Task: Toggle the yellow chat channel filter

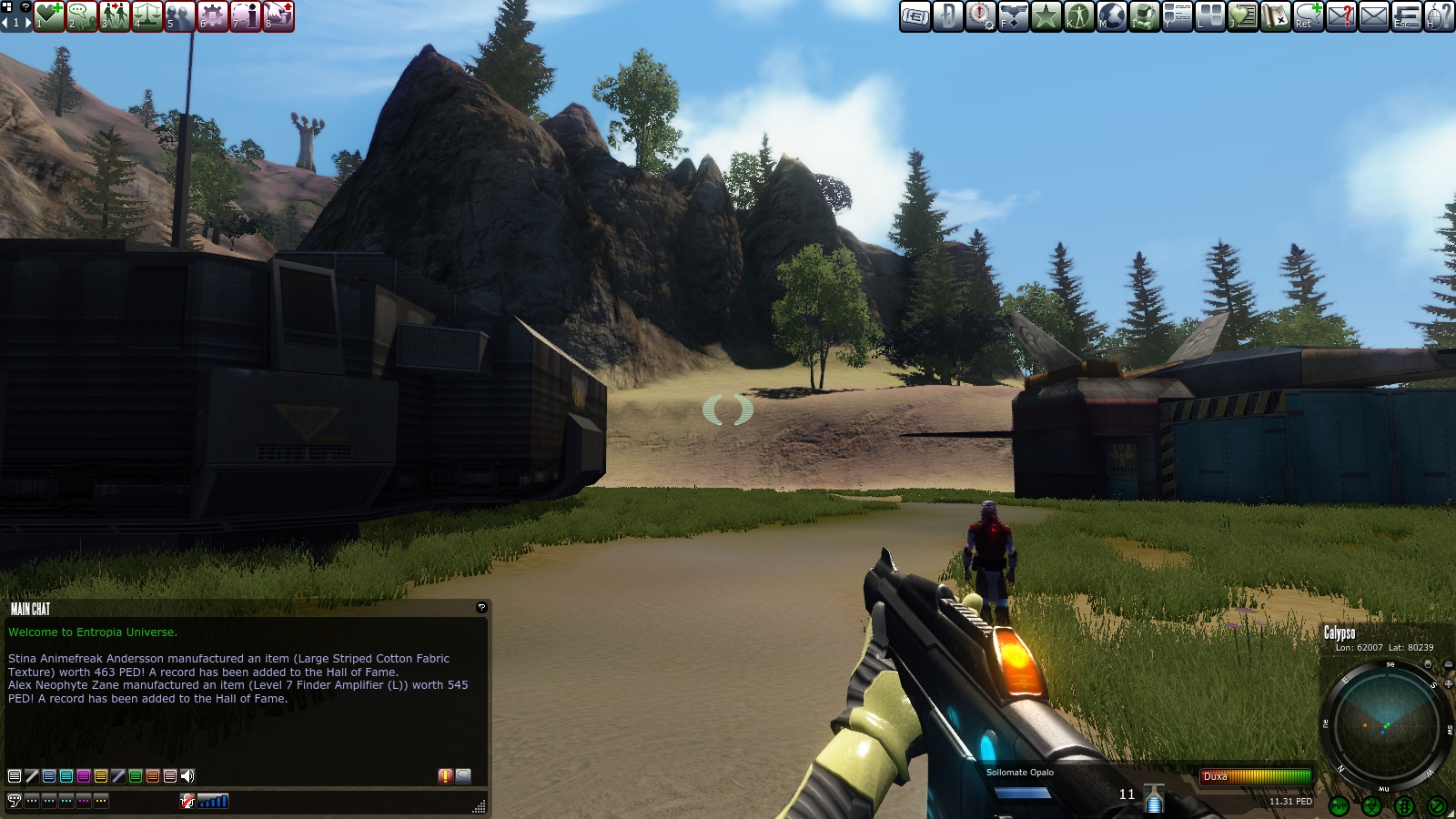Action: pos(101,776)
